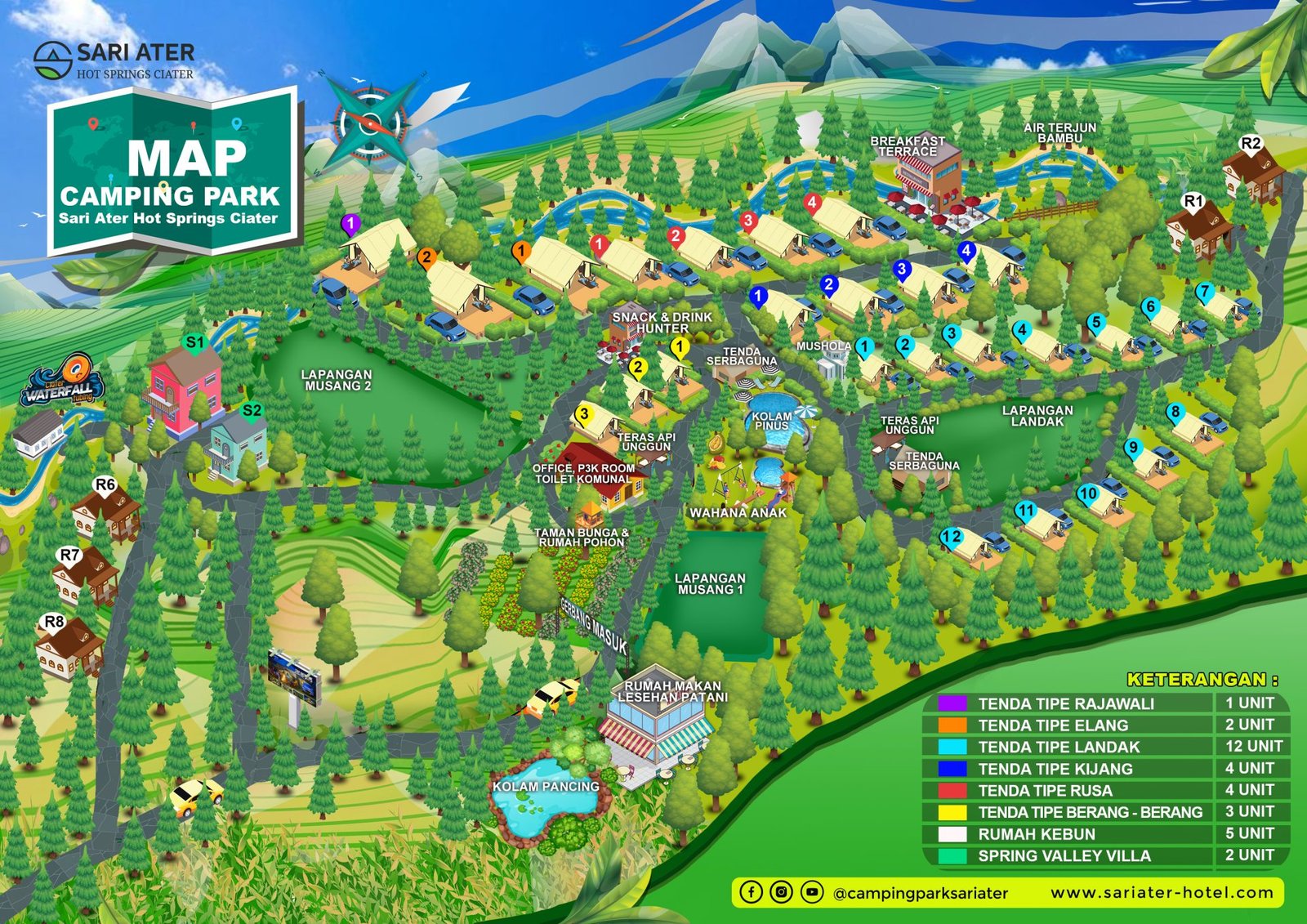Select the yellow Berang-Berang marker number 3
The height and width of the screenshot is (924, 1307).
[x=583, y=415]
